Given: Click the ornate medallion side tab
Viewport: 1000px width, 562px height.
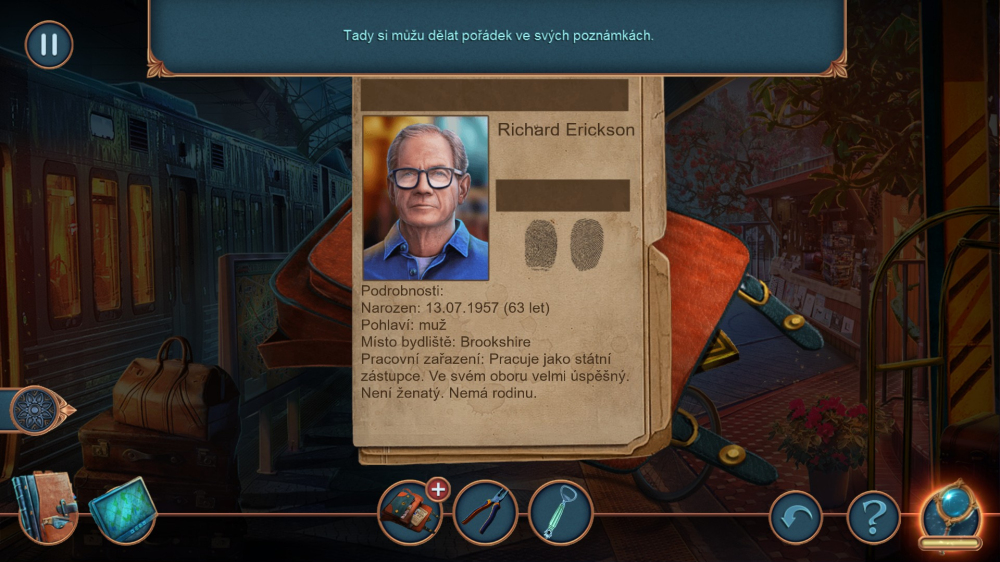Looking at the screenshot, I should coord(38,410).
